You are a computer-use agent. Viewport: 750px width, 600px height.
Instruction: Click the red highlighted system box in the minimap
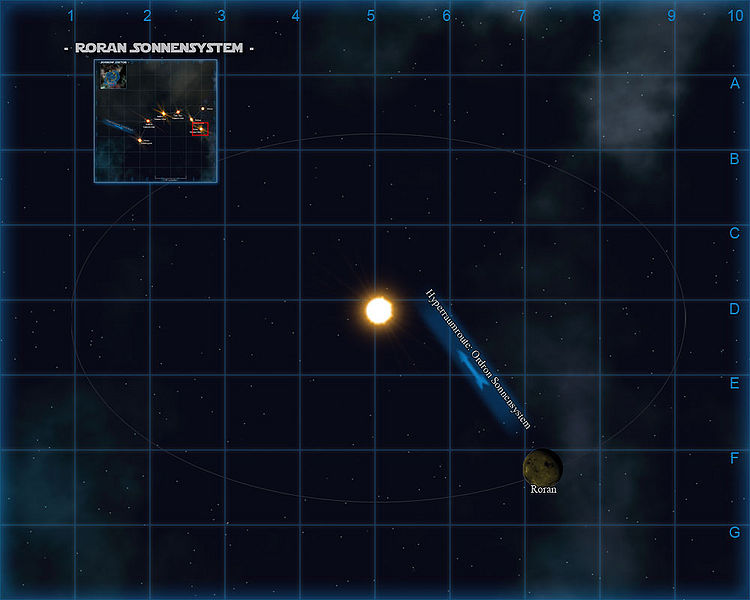click(x=199, y=128)
